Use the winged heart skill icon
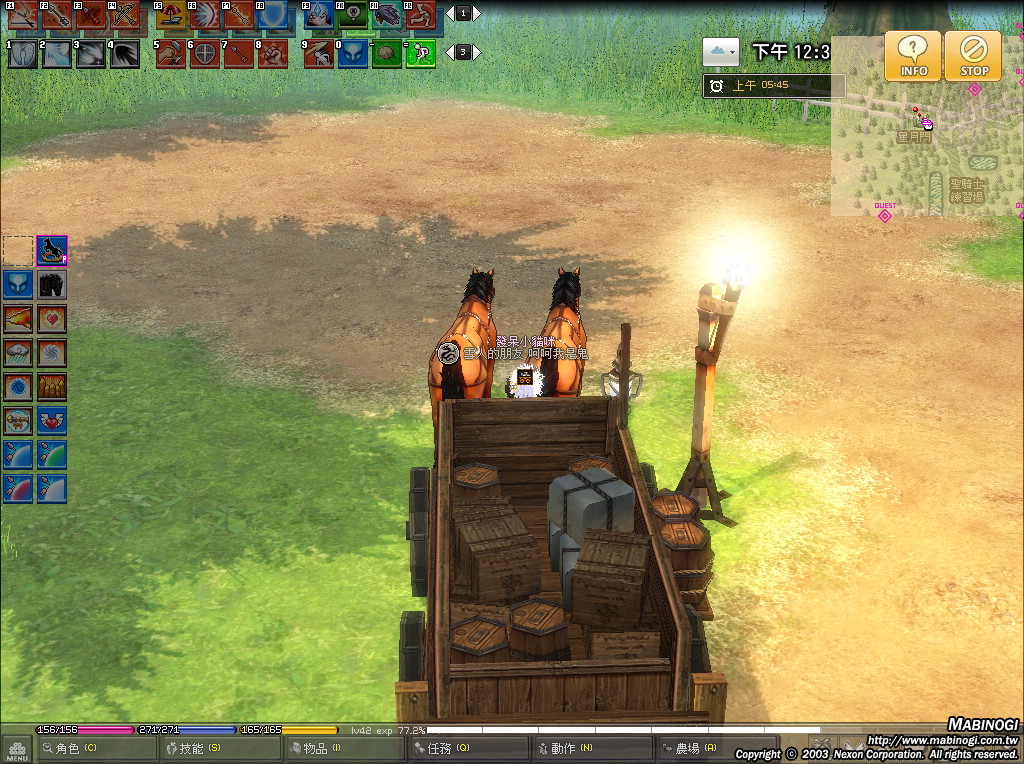The image size is (1024, 764). tap(52, 421)
